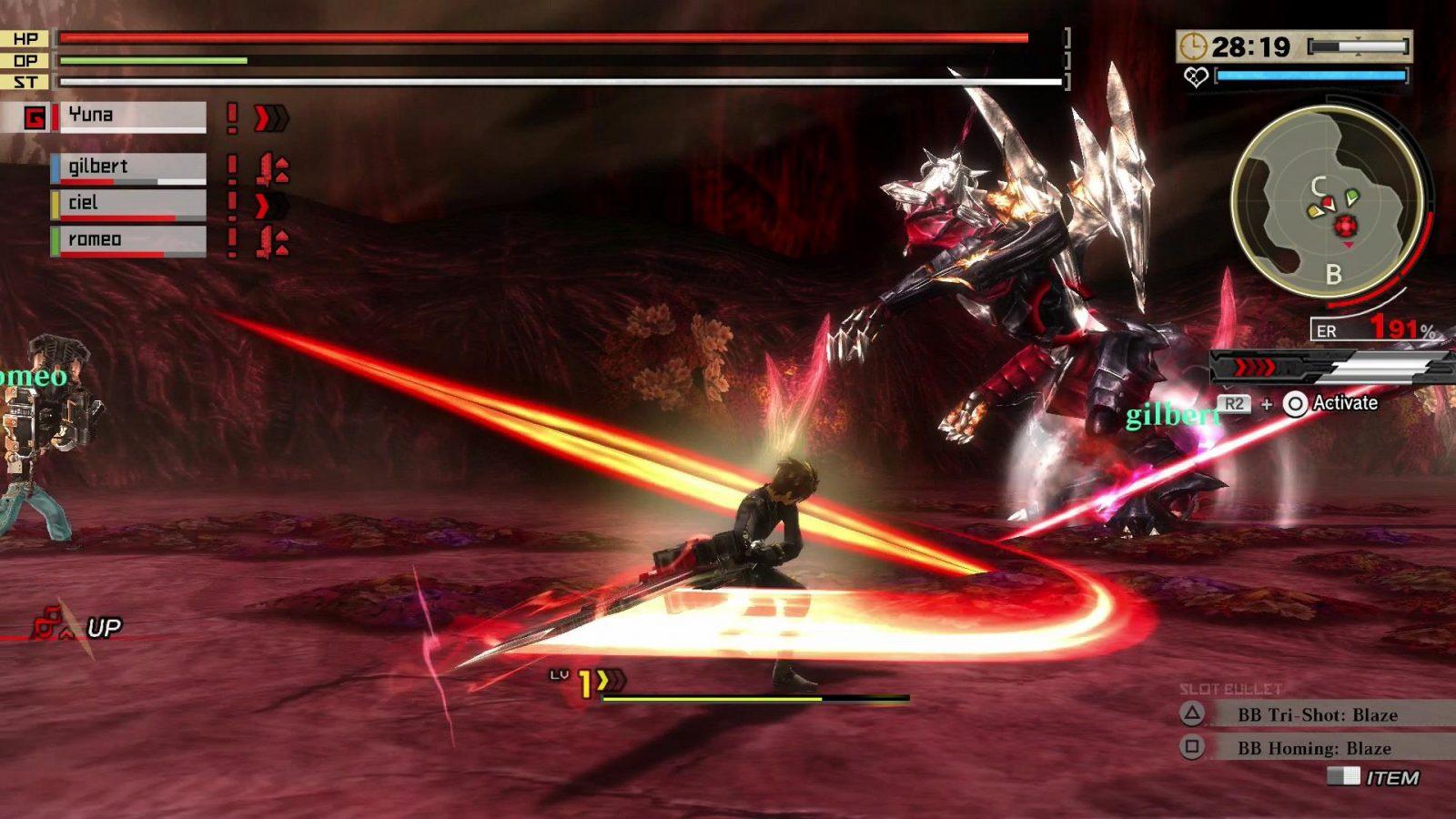
Task: Choose the BB Homing: Blaze bullet slot
Action: pos(1314,748)
